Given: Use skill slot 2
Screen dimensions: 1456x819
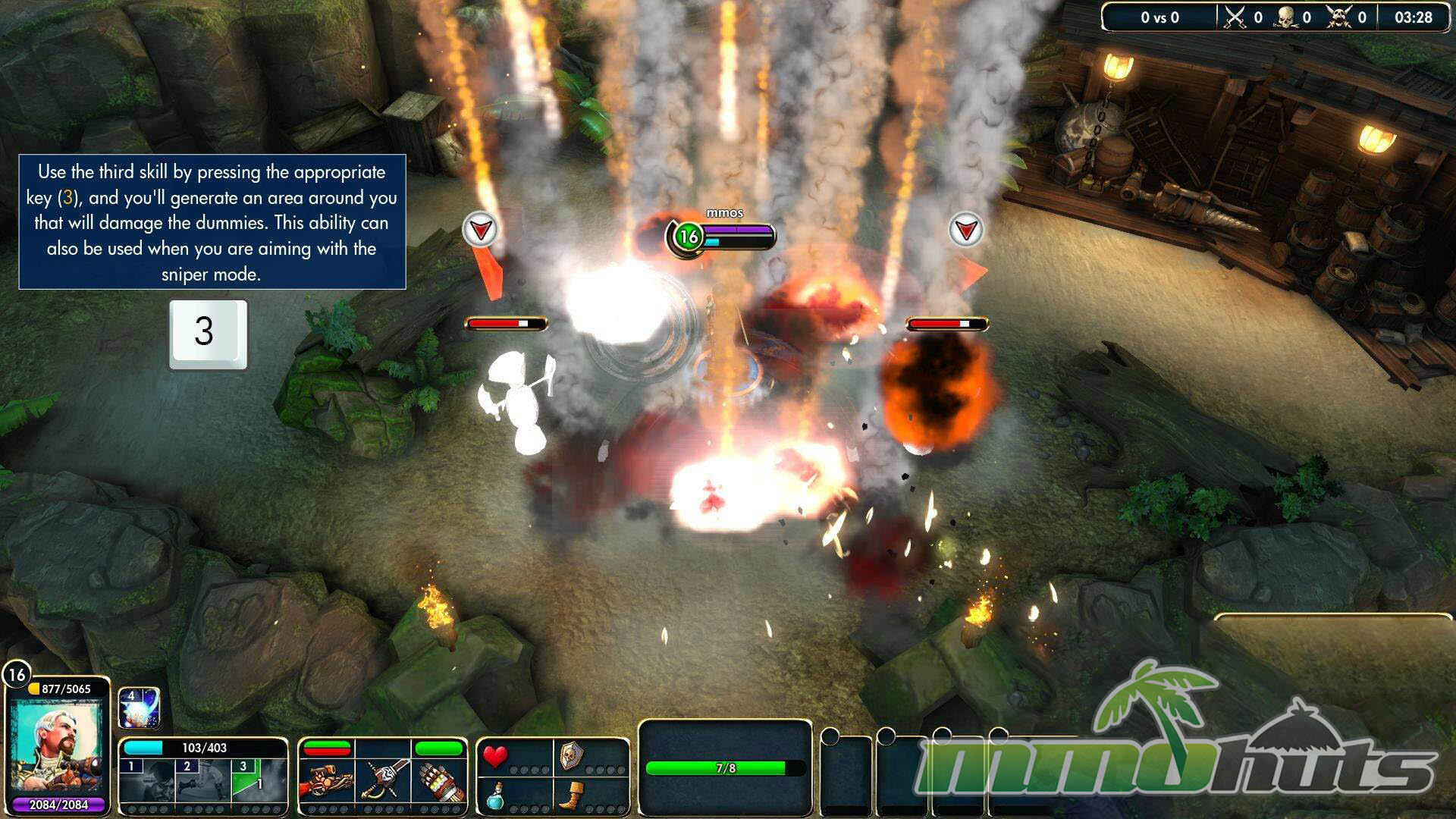Looking at the screenshot, I should [x=203, y=781].
